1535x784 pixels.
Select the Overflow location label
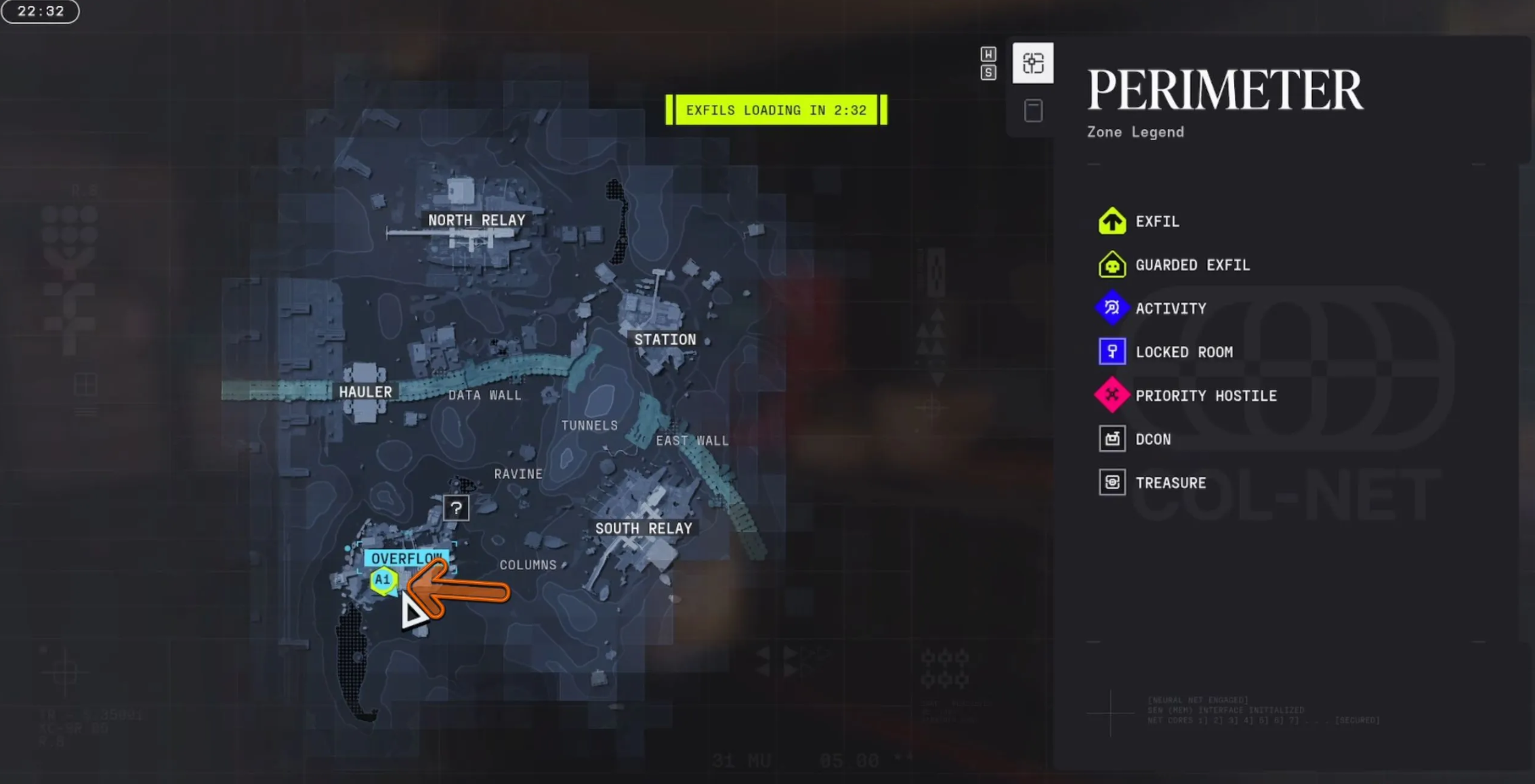click(x=406, y=559)
